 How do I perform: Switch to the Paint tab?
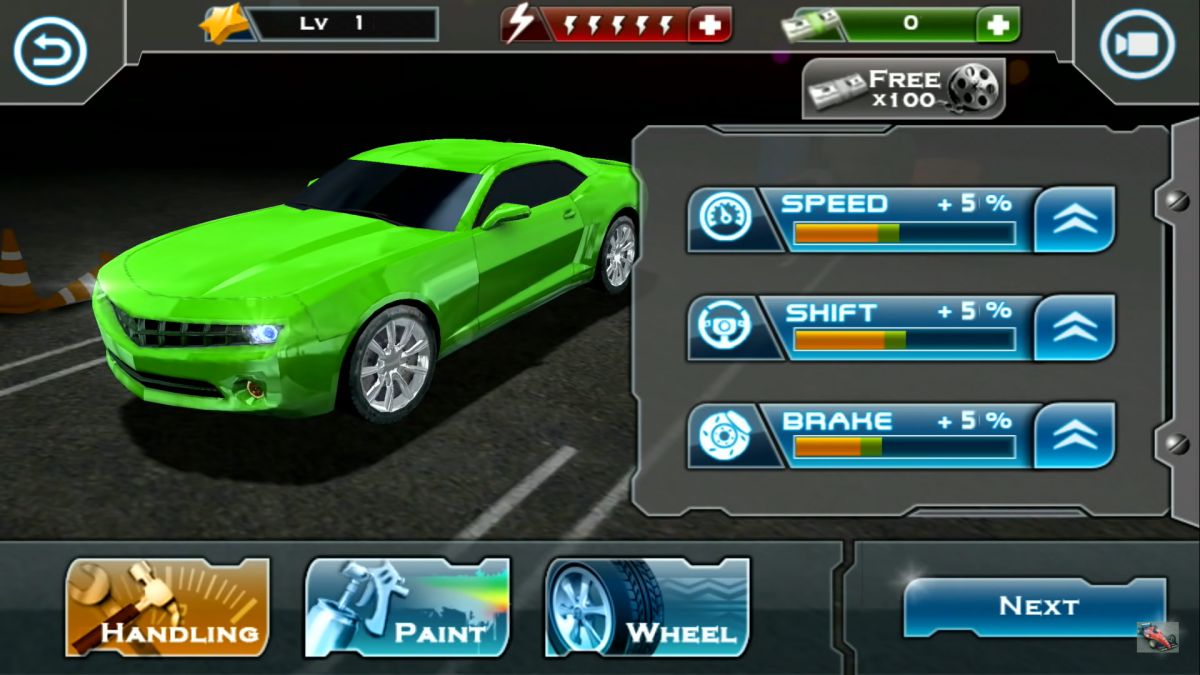(407, 607)
